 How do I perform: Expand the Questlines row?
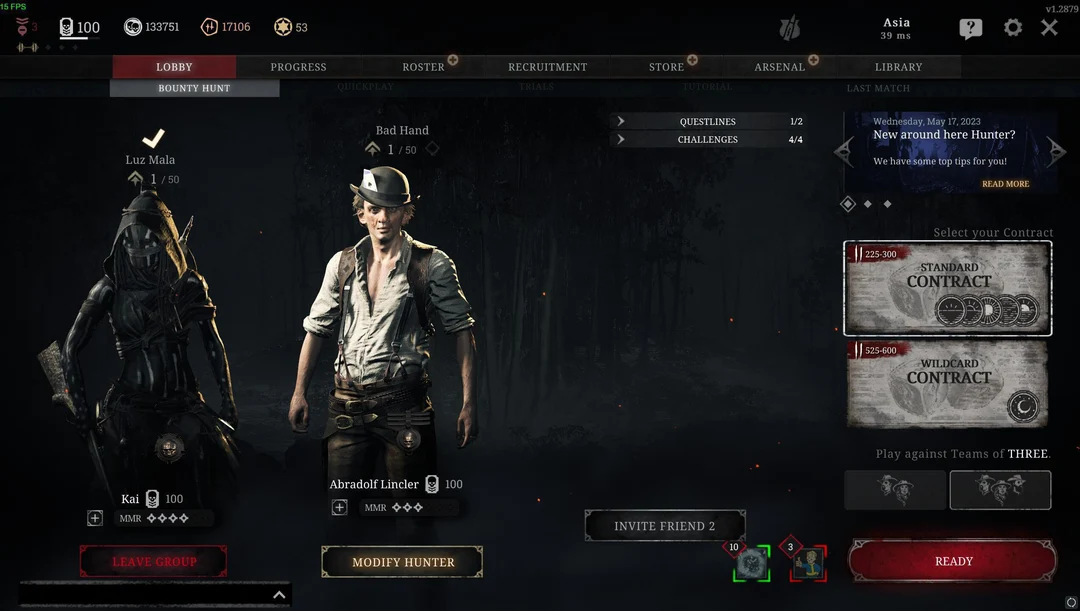[x=708, y=121]
